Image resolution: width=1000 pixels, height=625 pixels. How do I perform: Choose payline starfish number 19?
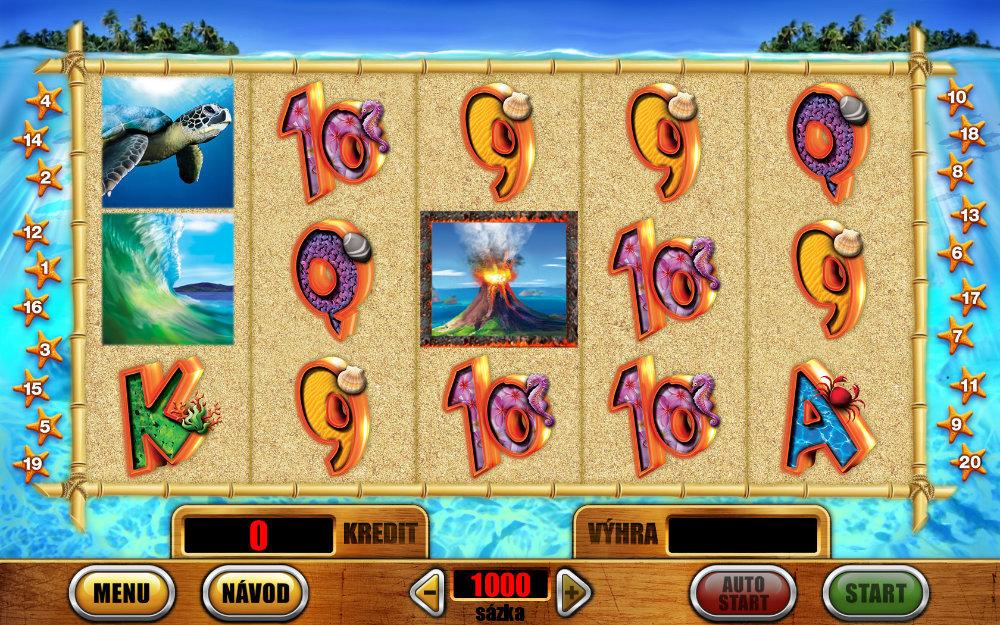tap(33, 464)
